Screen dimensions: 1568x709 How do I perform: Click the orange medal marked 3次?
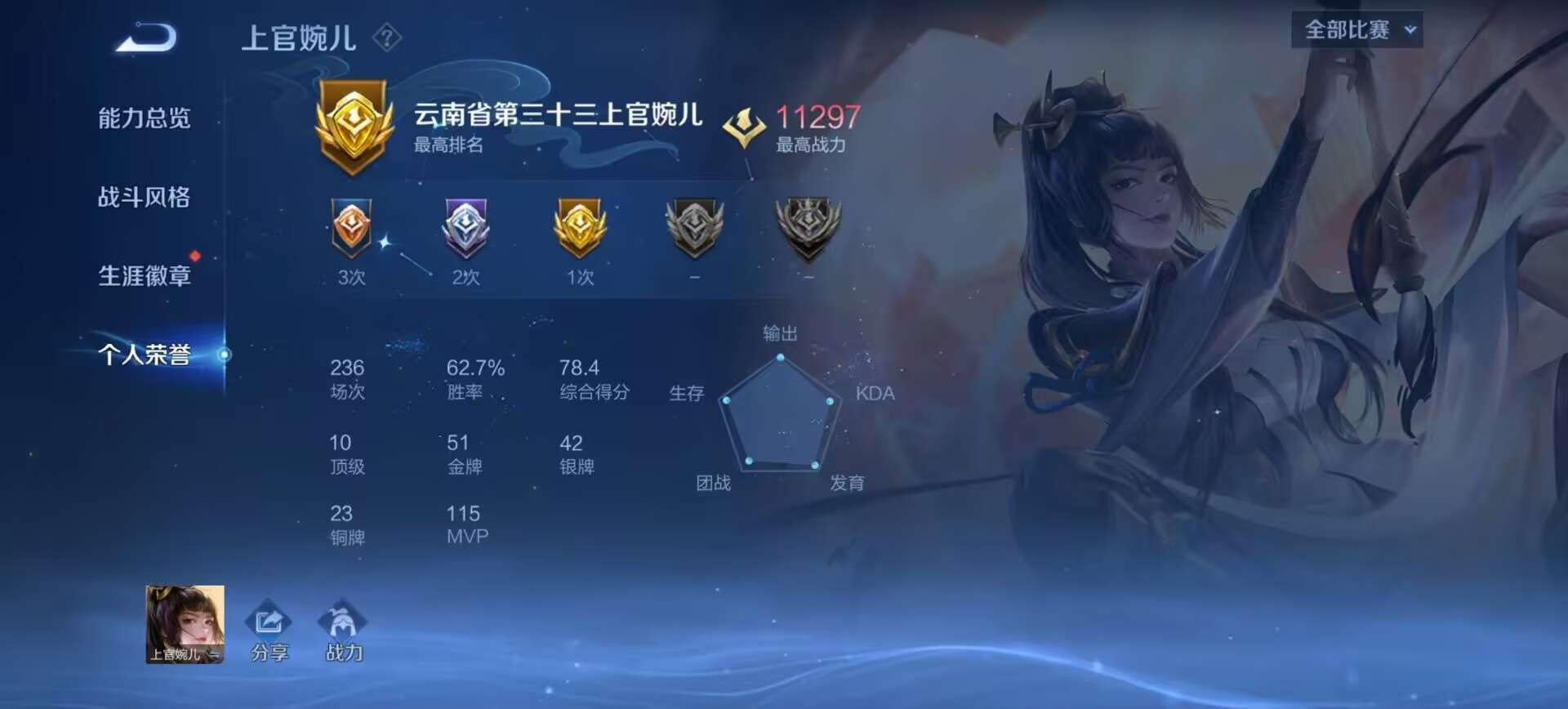point(351,233)
